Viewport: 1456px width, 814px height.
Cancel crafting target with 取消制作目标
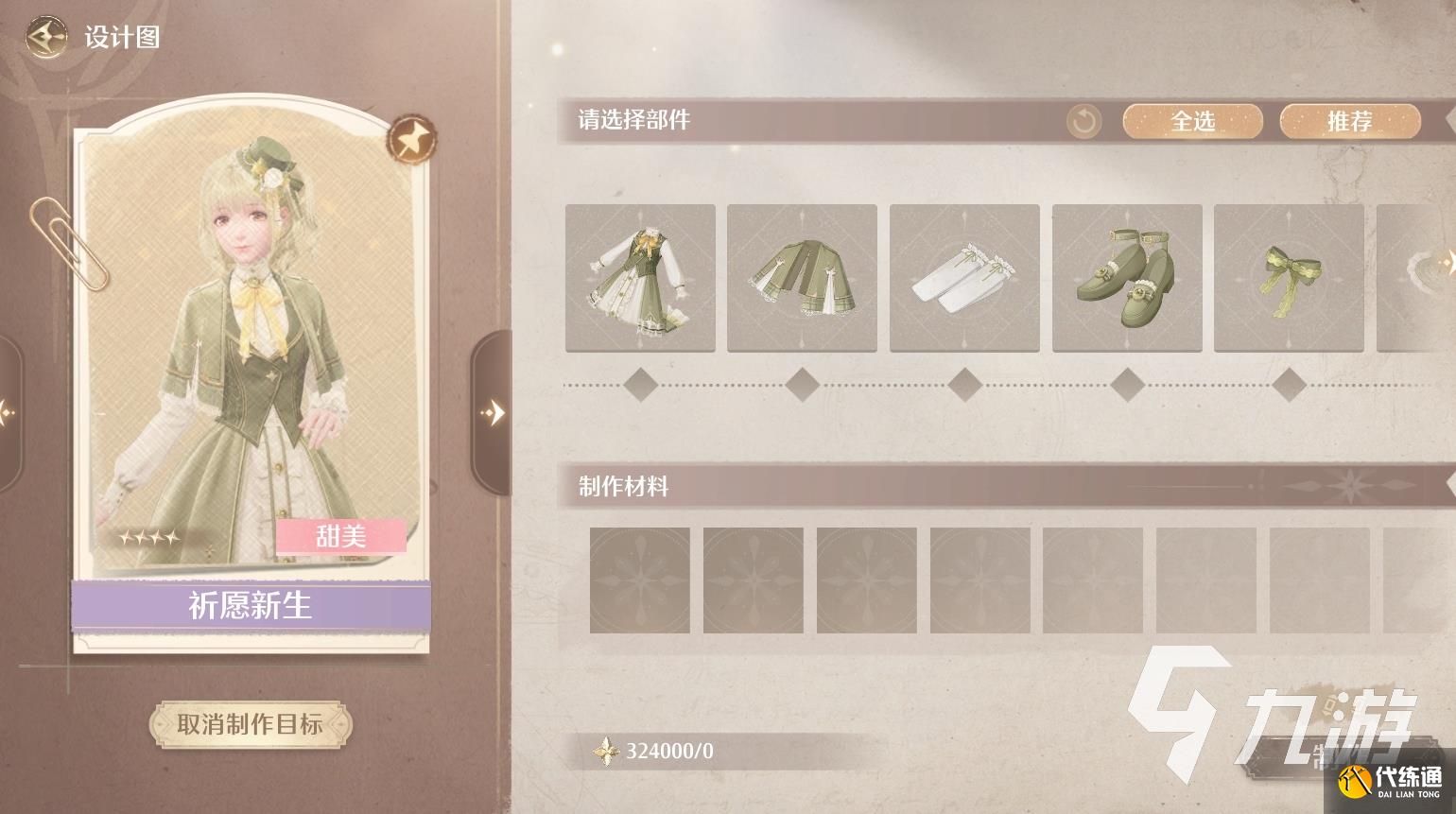tap(251, 725)
